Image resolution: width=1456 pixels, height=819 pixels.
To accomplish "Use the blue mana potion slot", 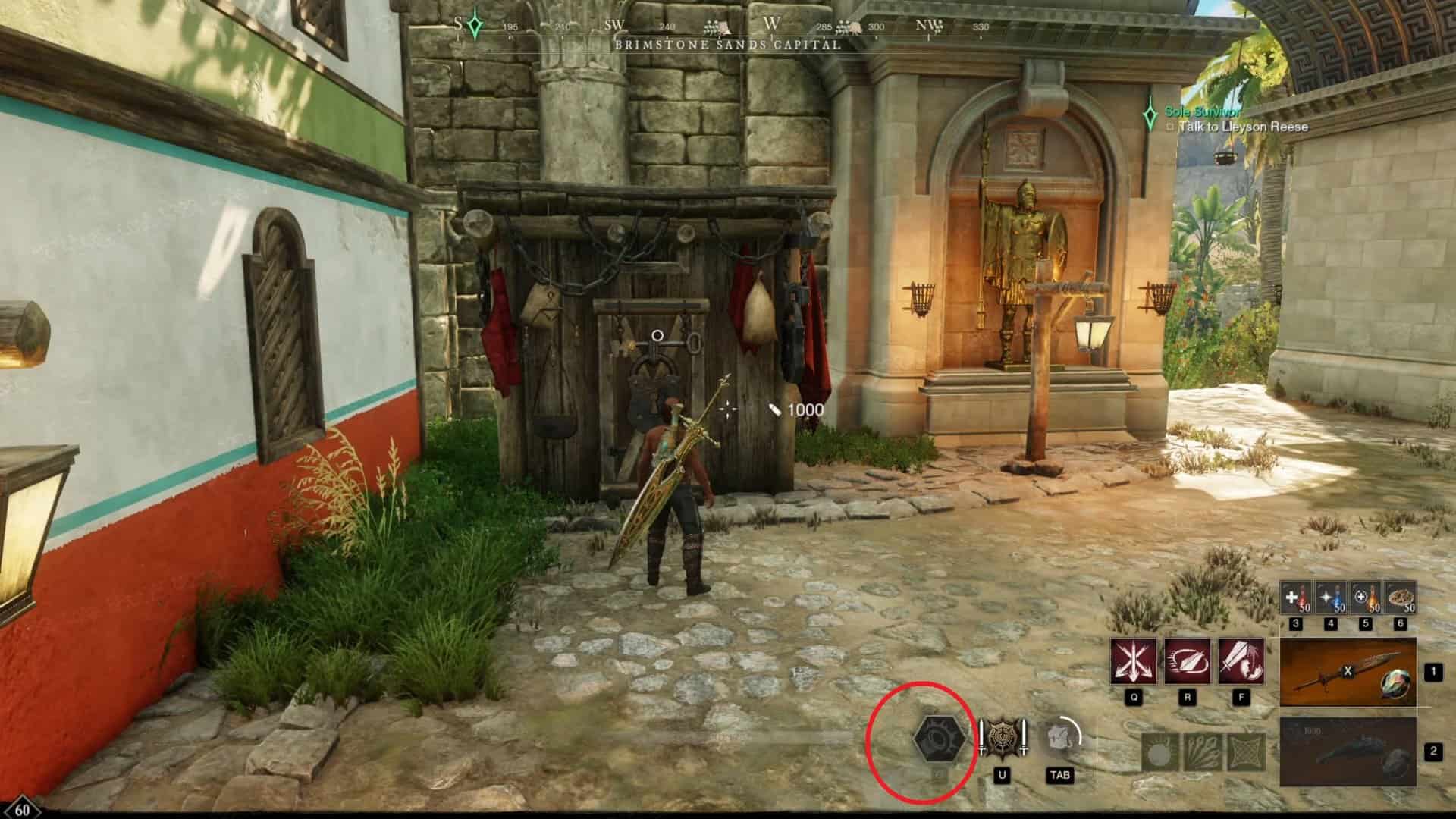I will [x=1330, y=598].
